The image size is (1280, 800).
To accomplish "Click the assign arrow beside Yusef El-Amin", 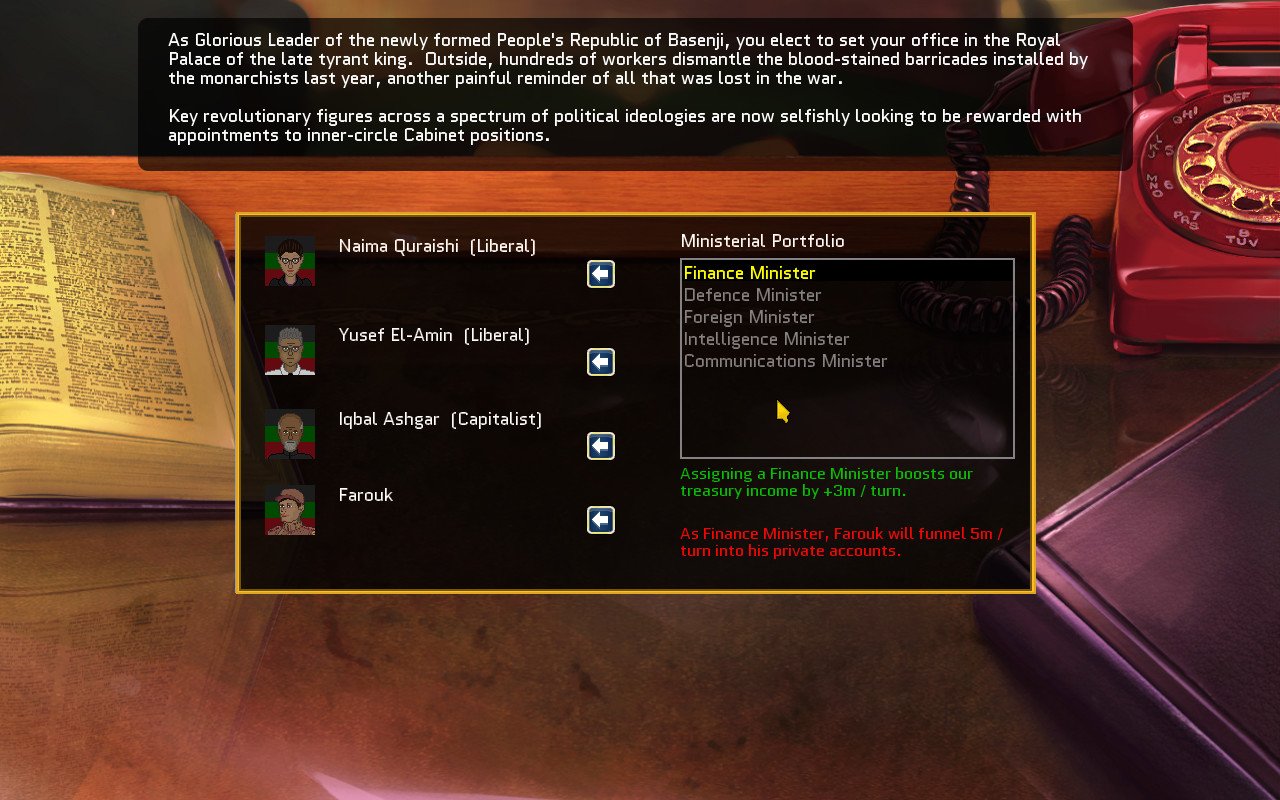I will click(x=600, y=362).
